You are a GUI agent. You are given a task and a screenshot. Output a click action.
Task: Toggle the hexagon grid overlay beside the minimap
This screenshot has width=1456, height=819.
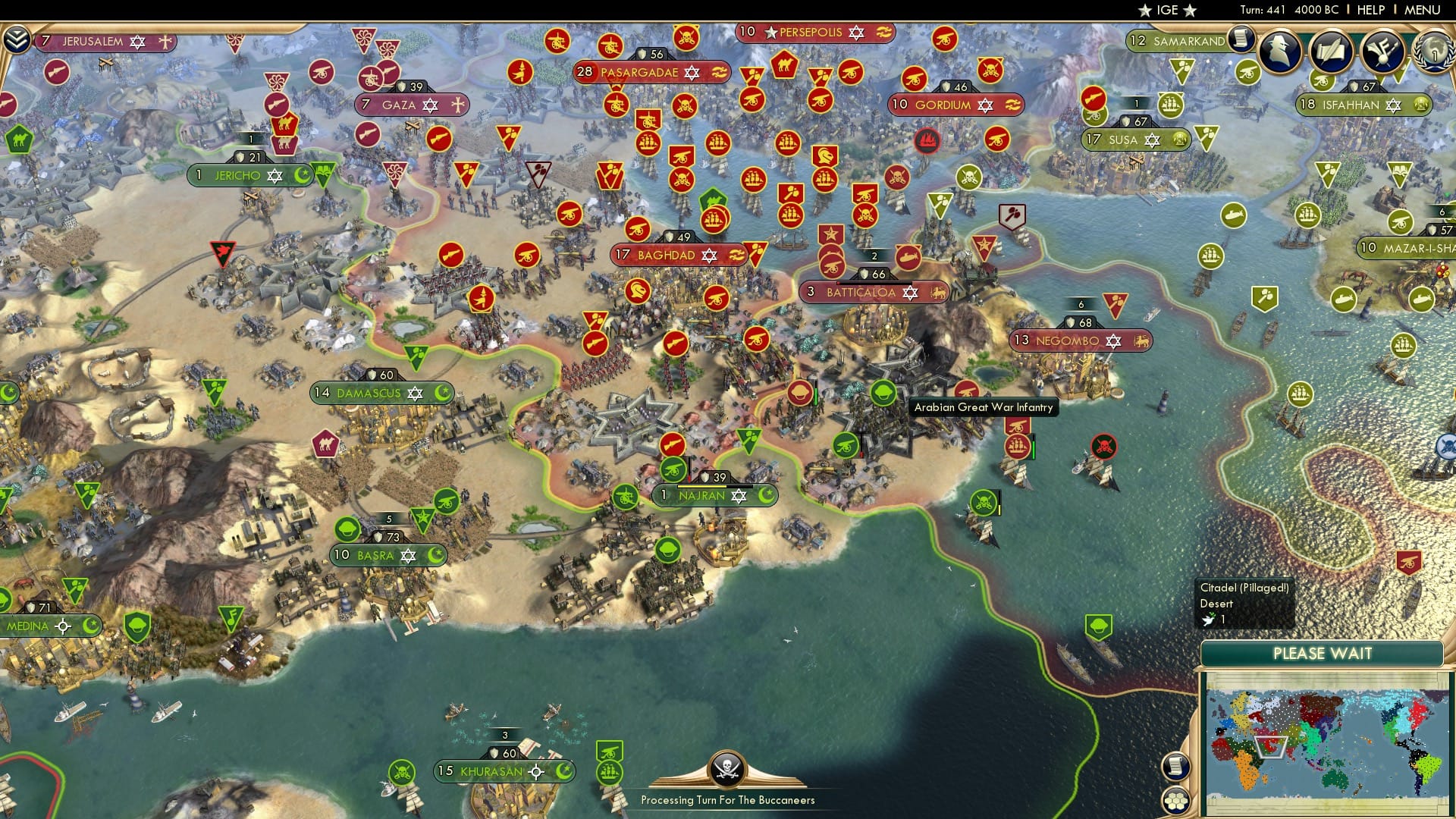pyautogui.click(x=1177, y=799)
